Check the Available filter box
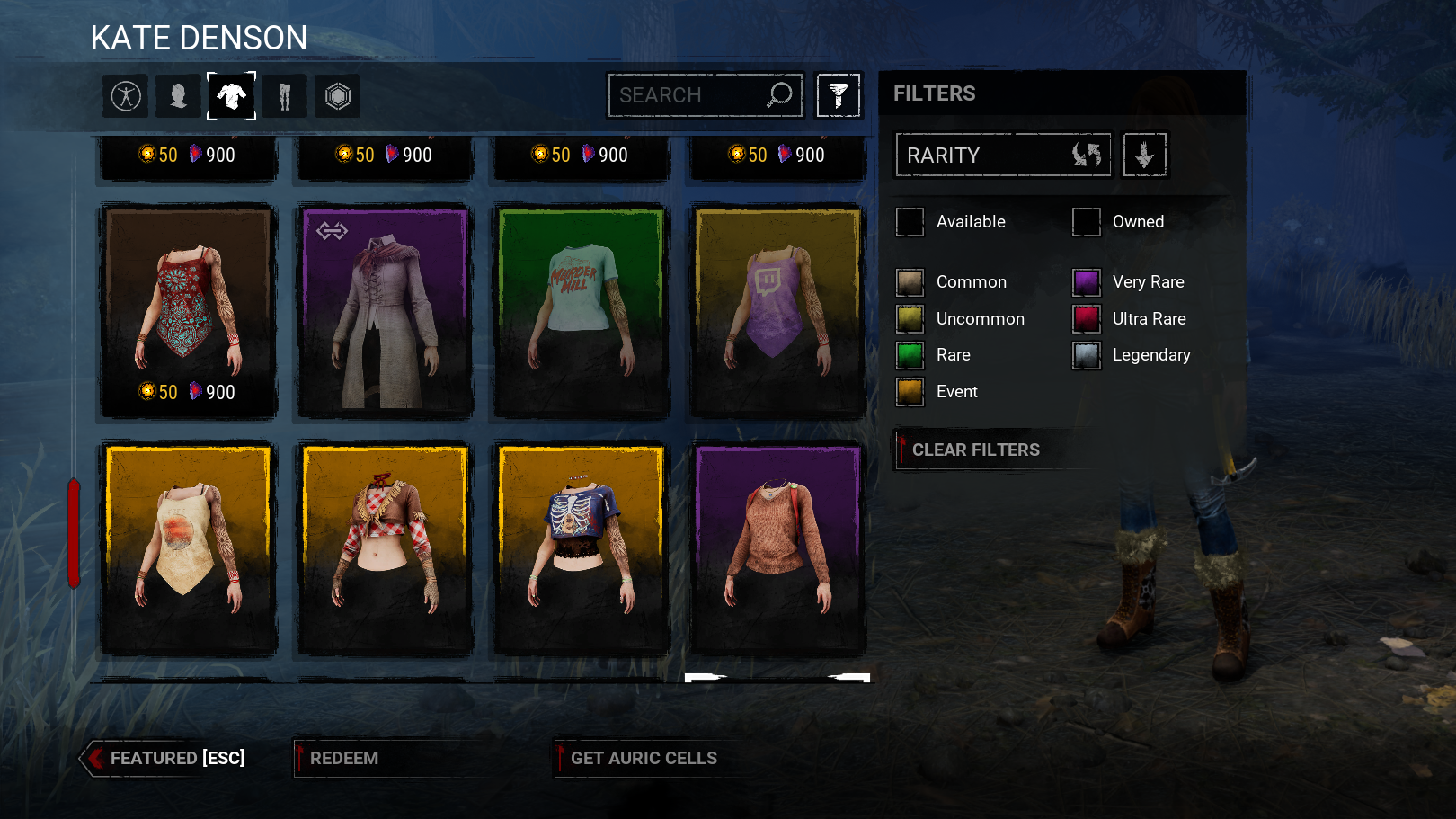Screen dimensions: 1456x819 tap(910, 222)
